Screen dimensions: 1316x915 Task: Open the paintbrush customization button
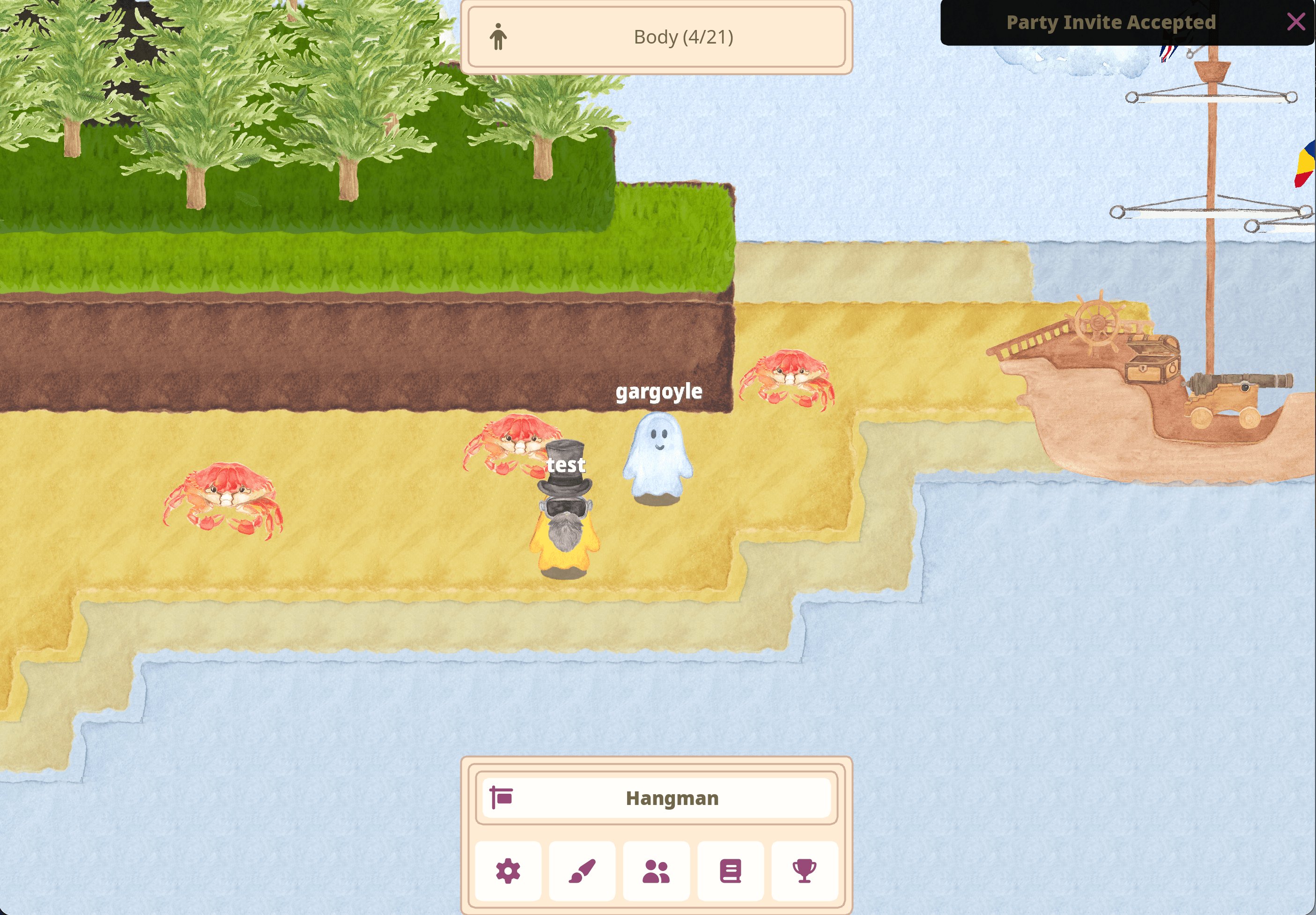tap(582, 871)
